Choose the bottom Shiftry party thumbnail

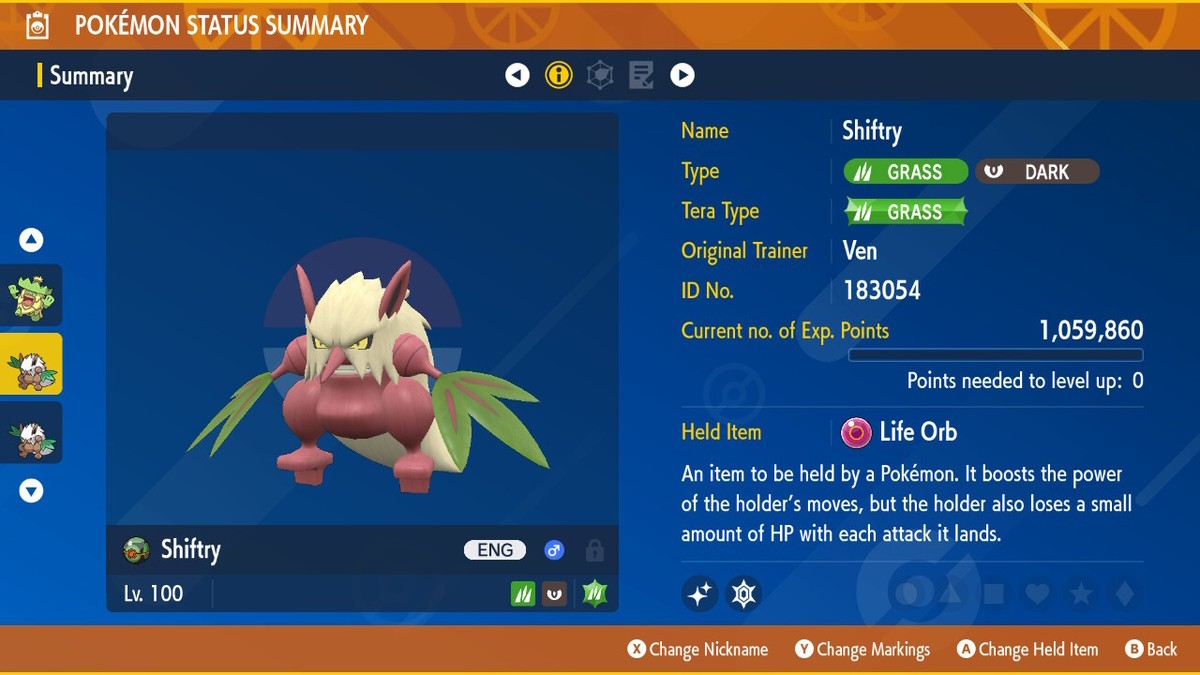(x=32, y=433)
